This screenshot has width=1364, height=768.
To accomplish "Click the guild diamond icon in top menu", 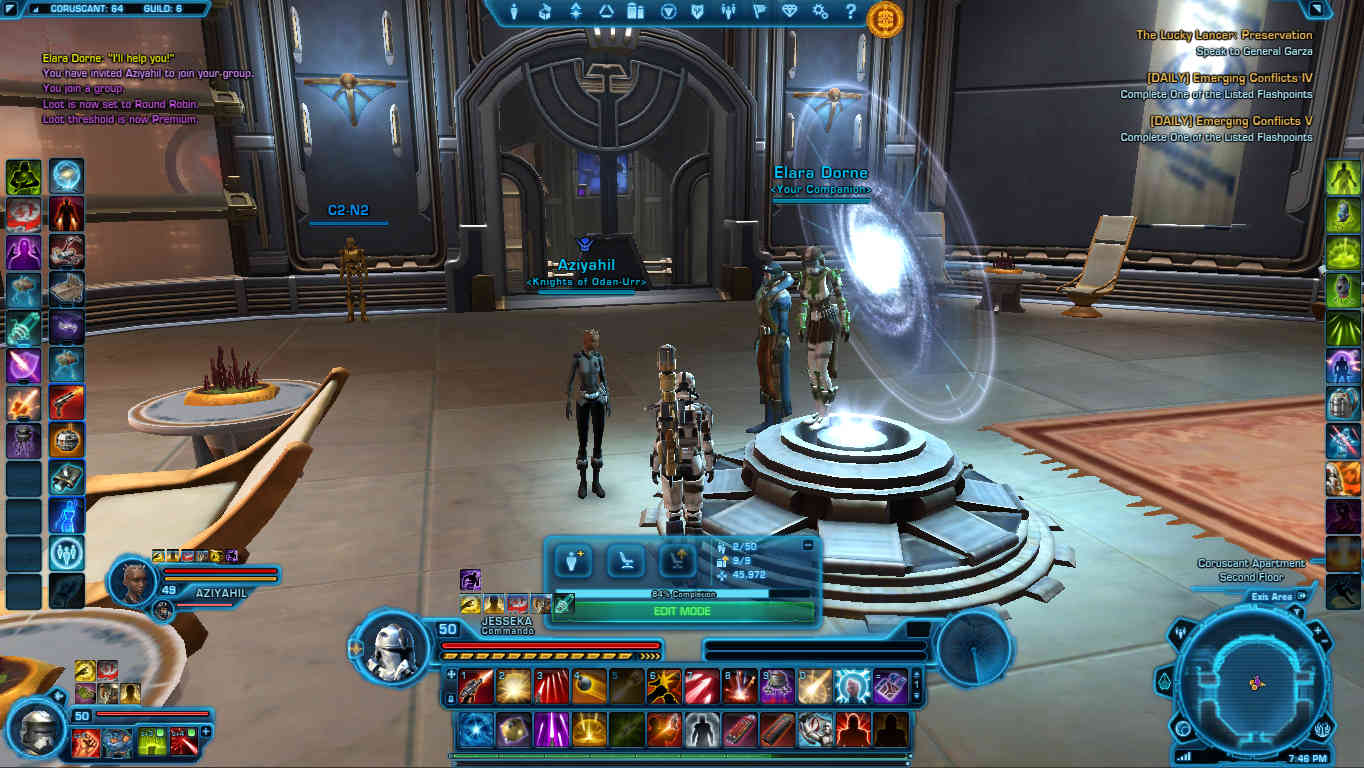I will pyautogui.click(x=789, y=13).
